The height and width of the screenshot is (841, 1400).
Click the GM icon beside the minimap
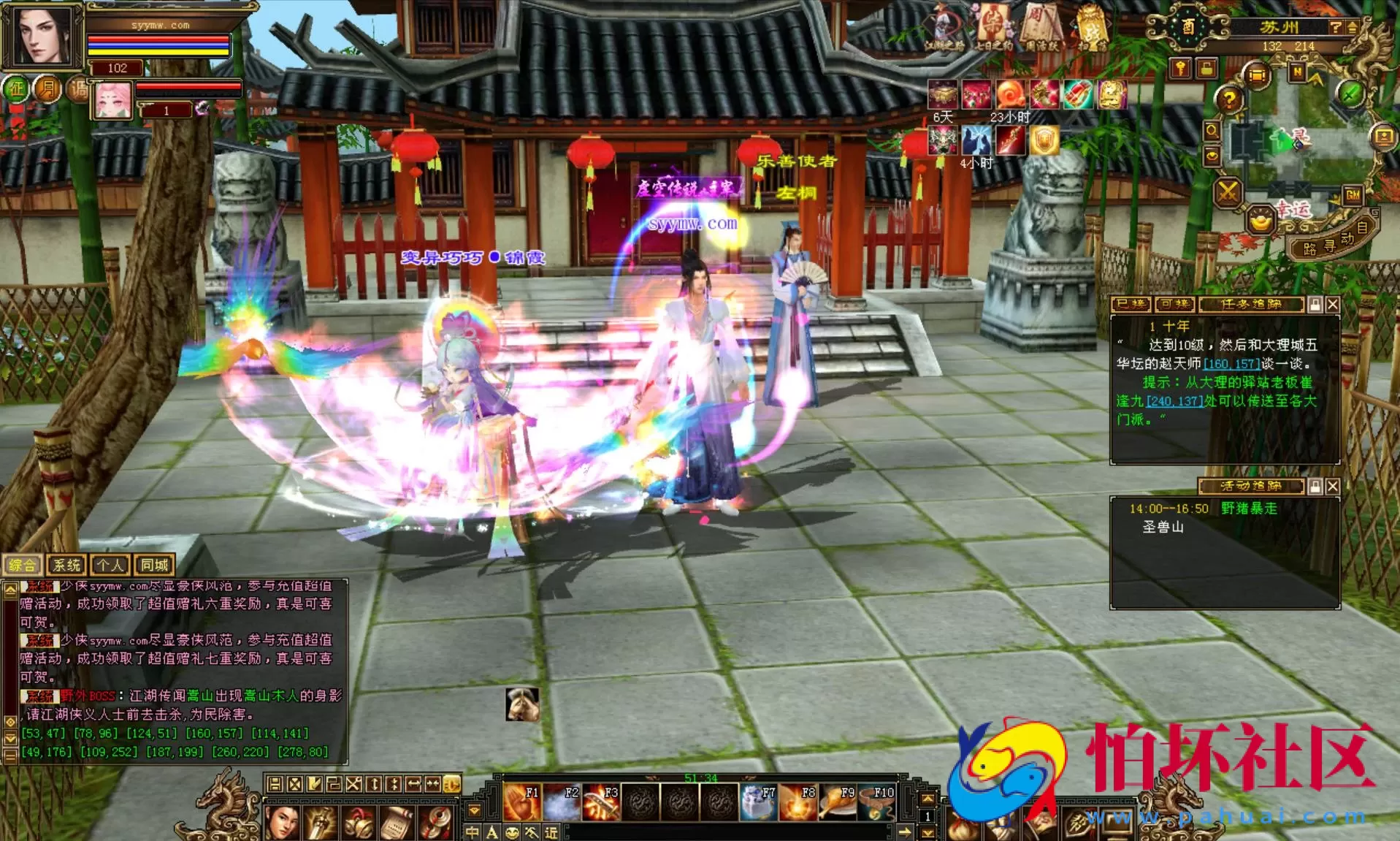[1352, 195]
